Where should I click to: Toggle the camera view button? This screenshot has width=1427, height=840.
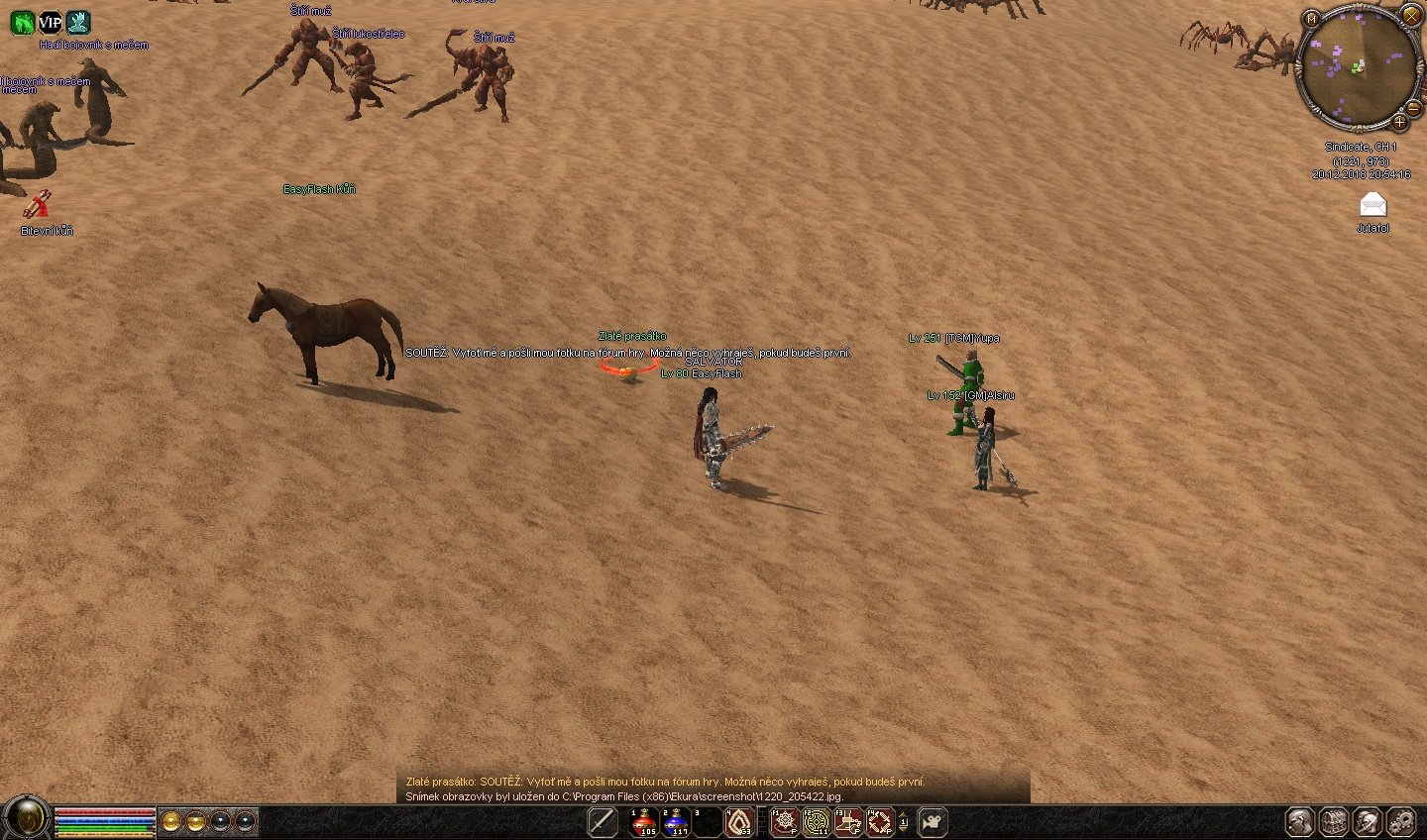pos(933,822)
